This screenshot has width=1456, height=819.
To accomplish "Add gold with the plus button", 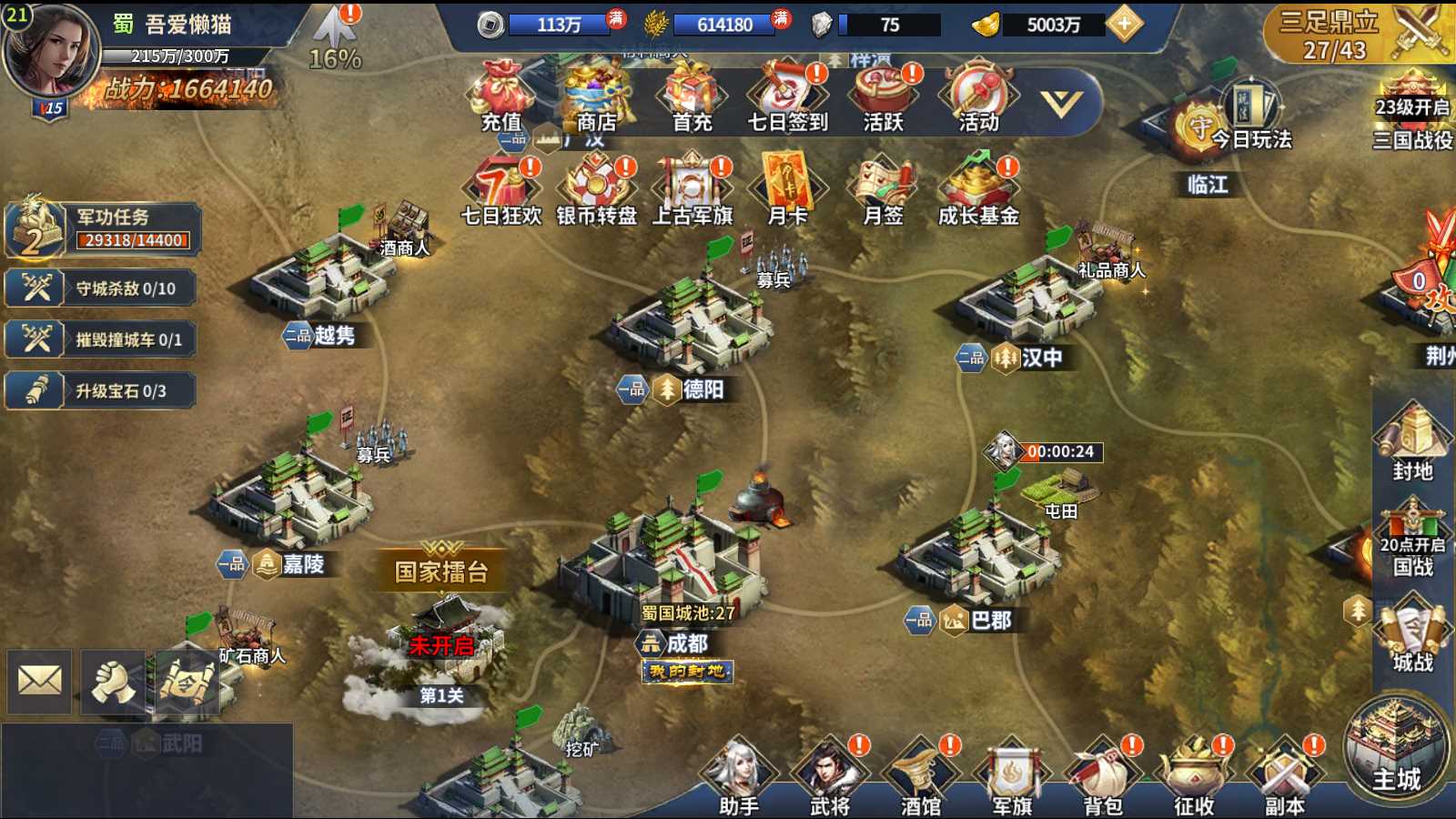I will 1125,25.
